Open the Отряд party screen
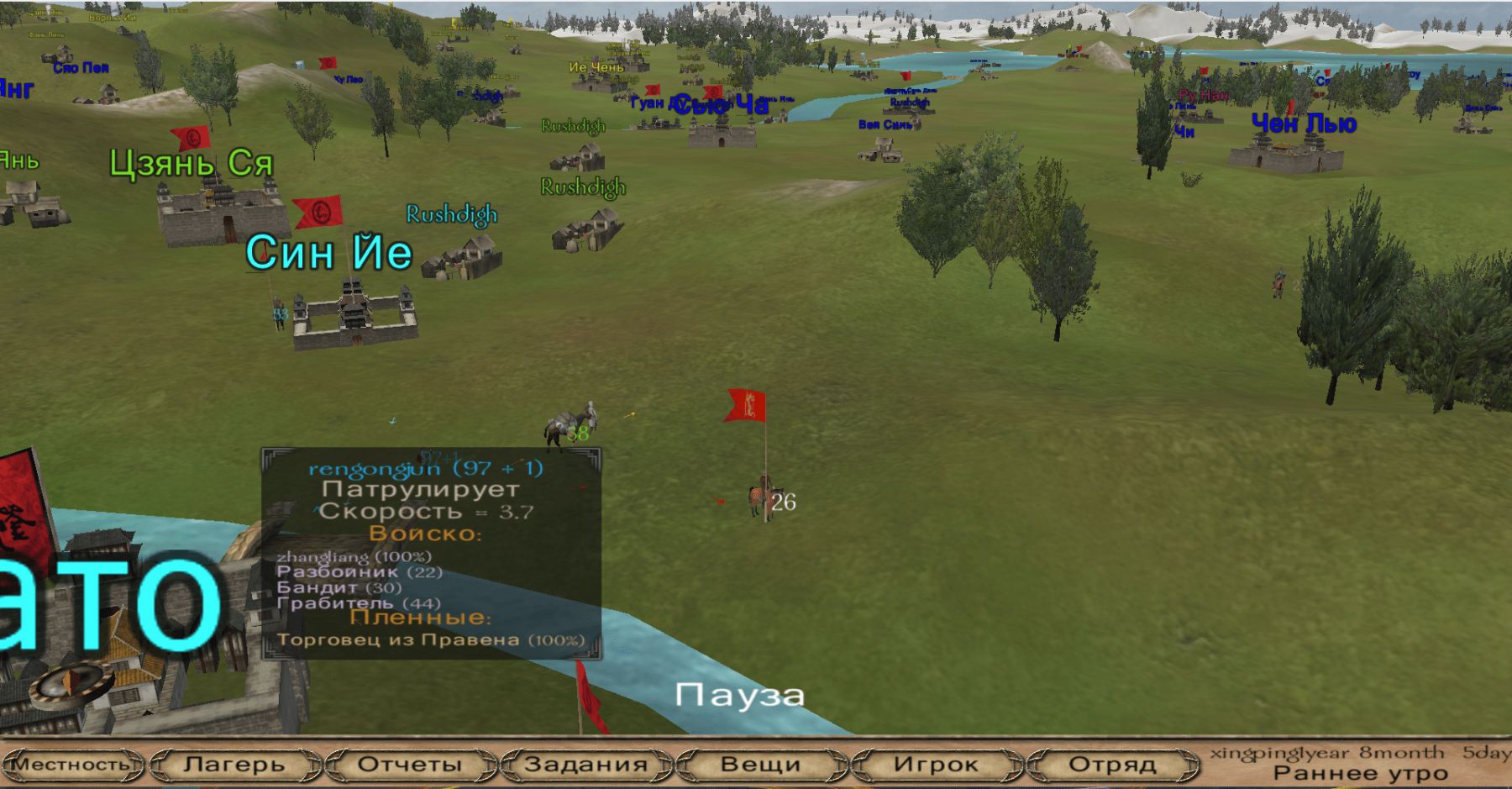The image size is (1512, 789). (1112, 765)
